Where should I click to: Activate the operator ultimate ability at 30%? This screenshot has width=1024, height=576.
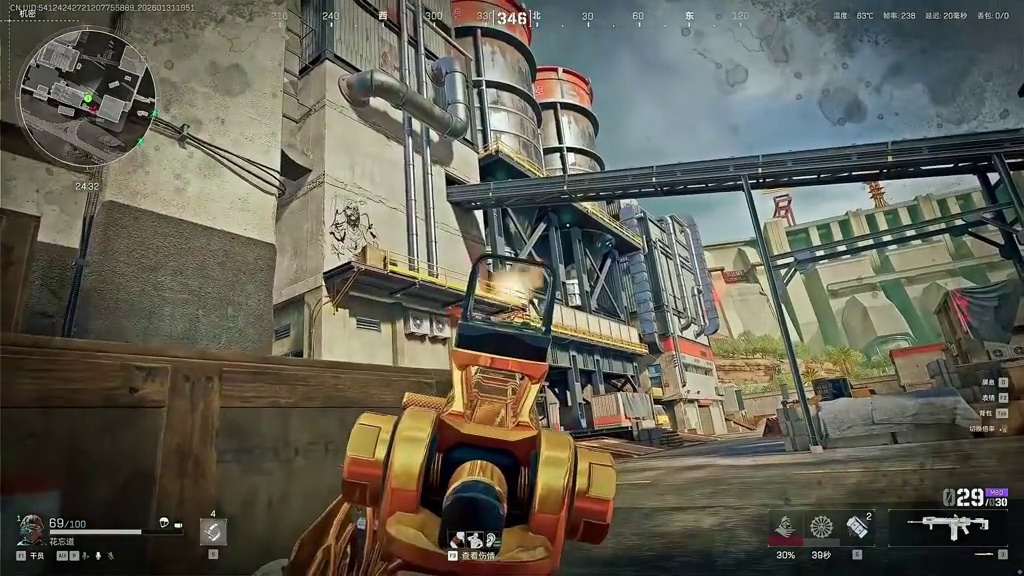point(786,528)
